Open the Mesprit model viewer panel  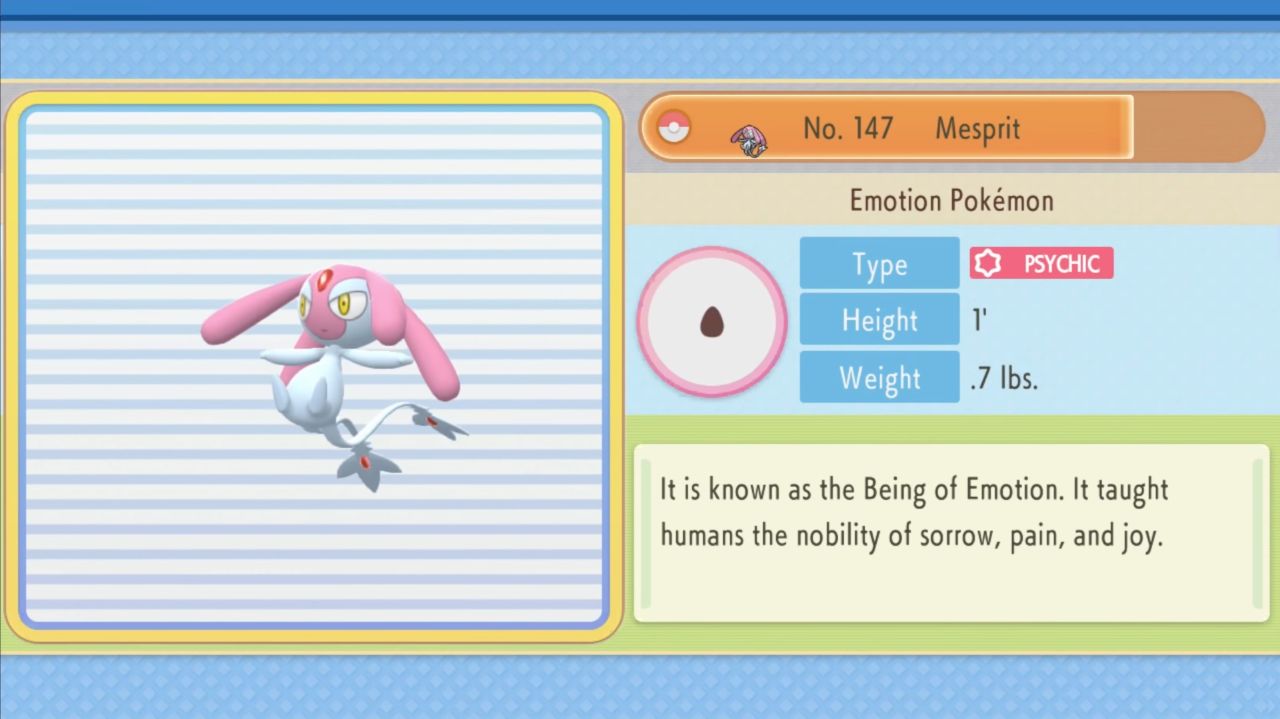[314, 366]
